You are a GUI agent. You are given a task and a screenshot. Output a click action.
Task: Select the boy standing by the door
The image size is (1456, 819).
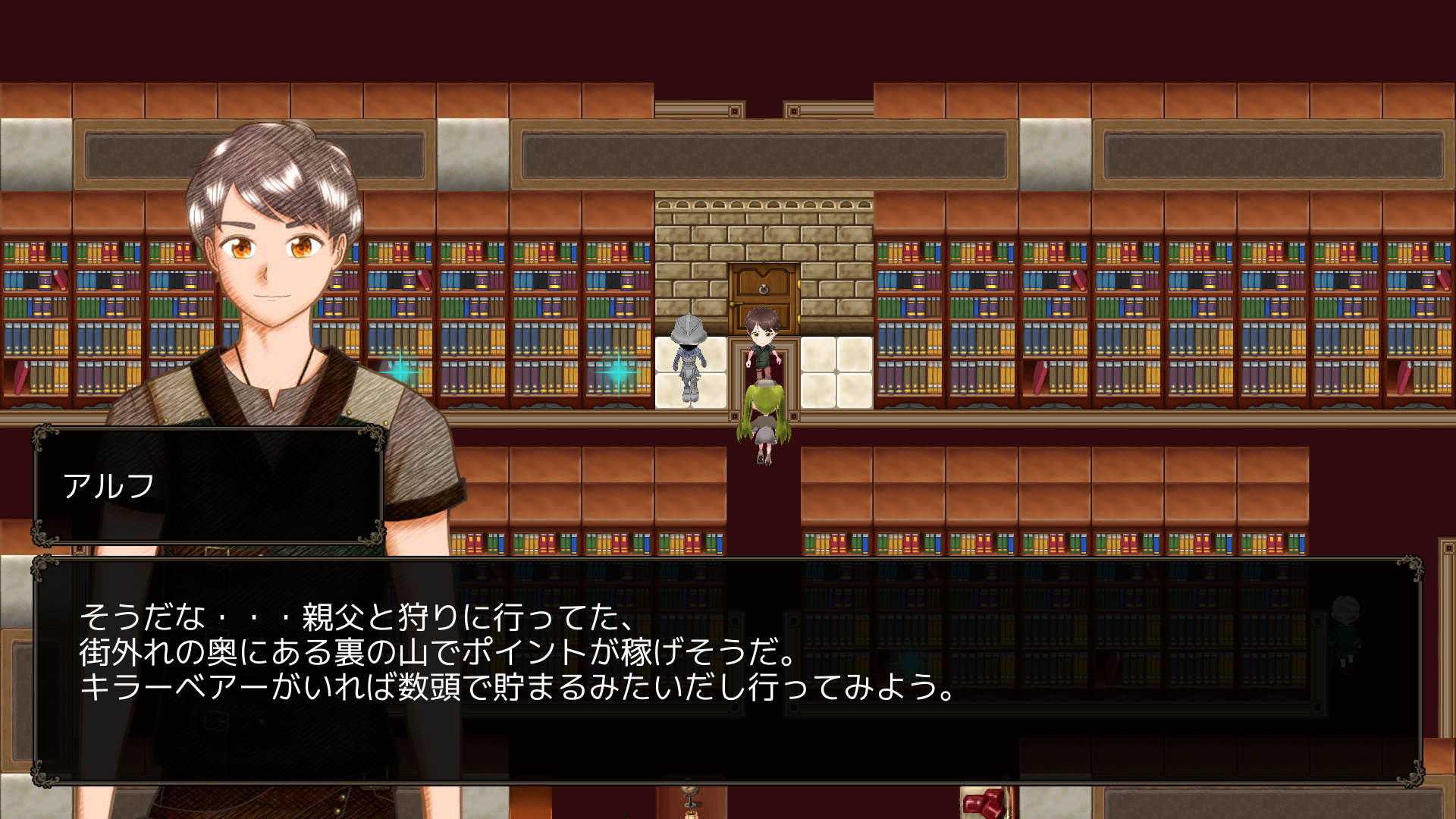(x=762, y=341)
